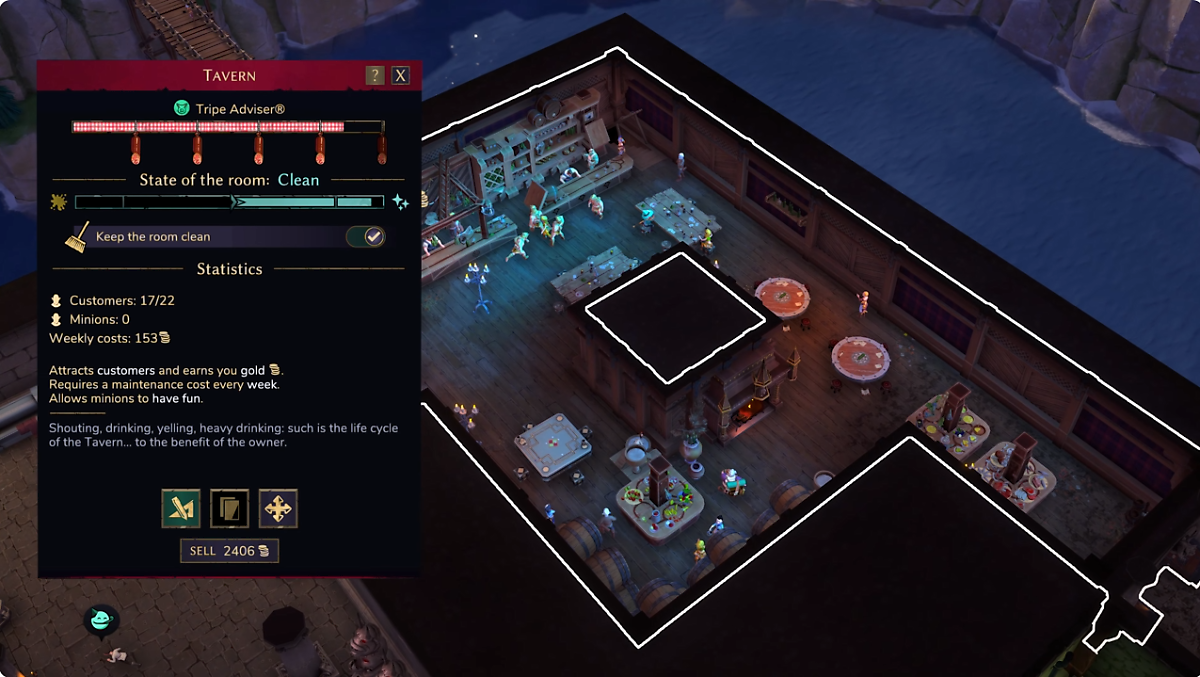This screenshot has height=677, width=1200.
Task: Click the green ghost face marker icon
Action: [101, 621]
